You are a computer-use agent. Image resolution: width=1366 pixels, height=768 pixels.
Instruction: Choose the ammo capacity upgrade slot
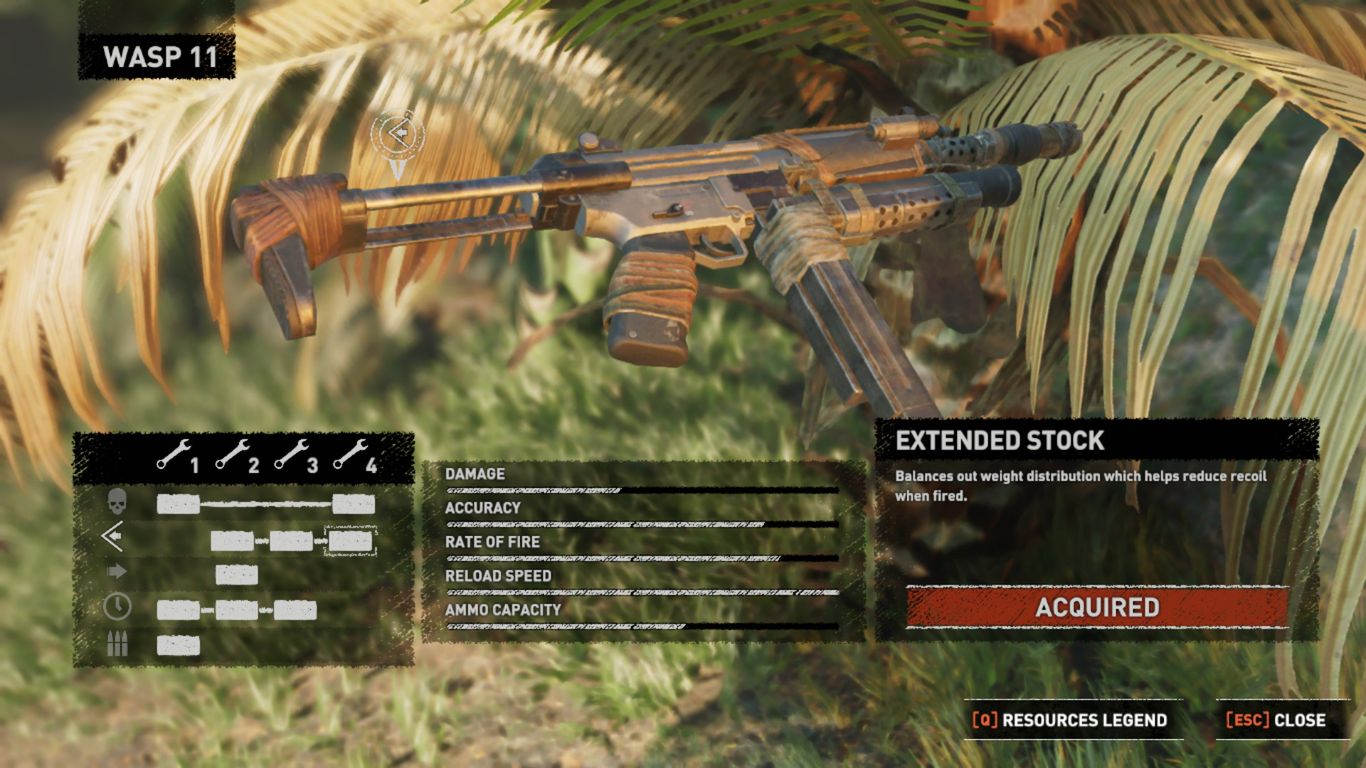(178, 645)
